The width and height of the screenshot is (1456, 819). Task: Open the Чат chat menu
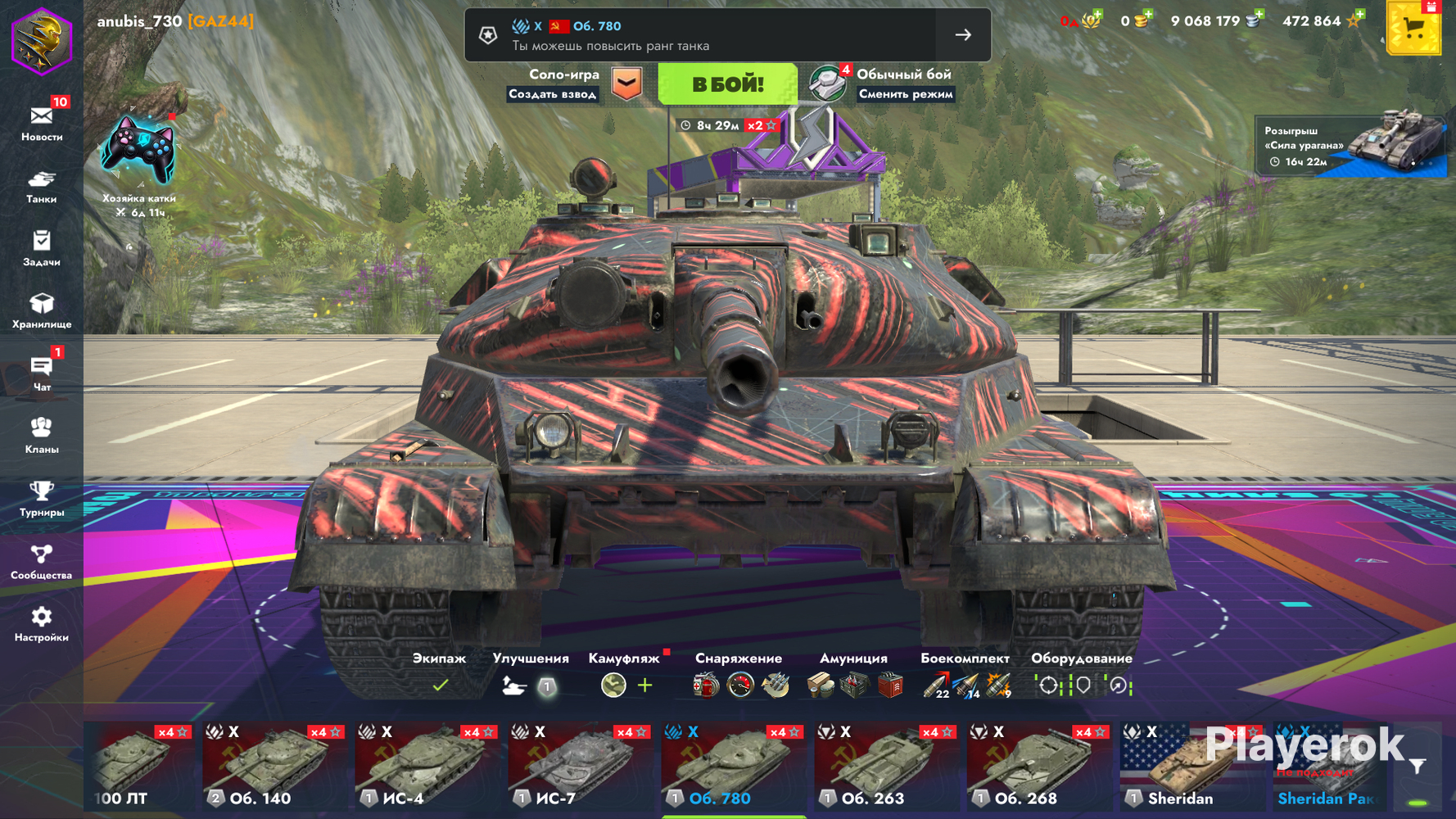(x=42, y=373)
